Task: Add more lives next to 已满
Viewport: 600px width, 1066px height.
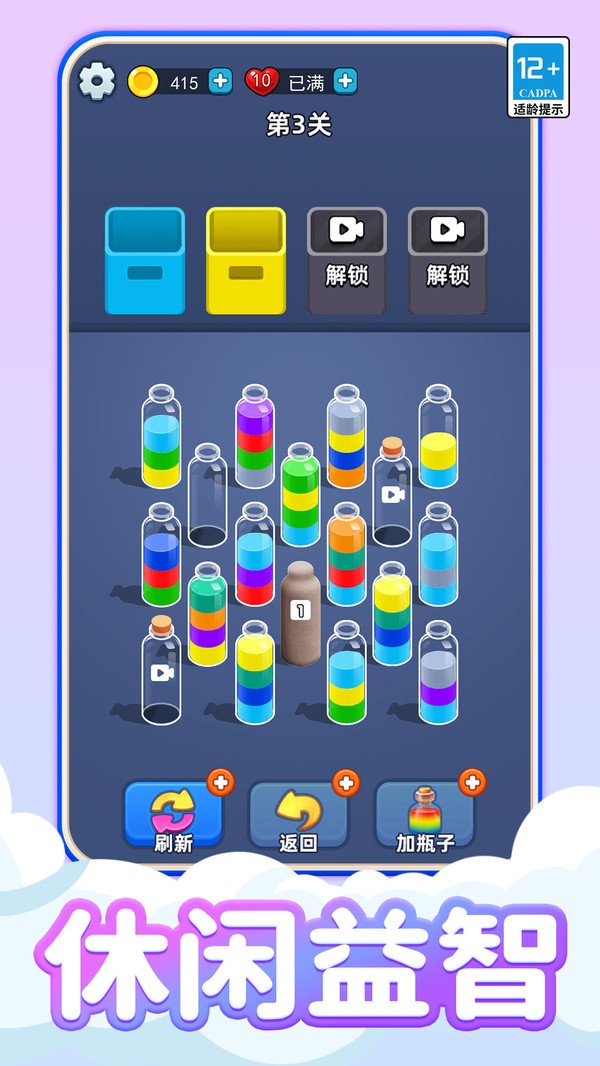Action: pos(345,82)
